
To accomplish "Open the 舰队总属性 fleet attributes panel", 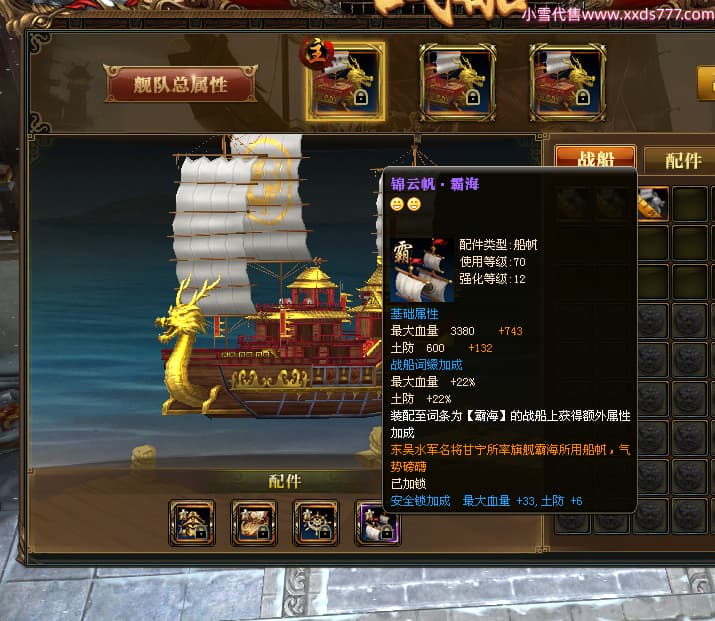I will [181, 84].
